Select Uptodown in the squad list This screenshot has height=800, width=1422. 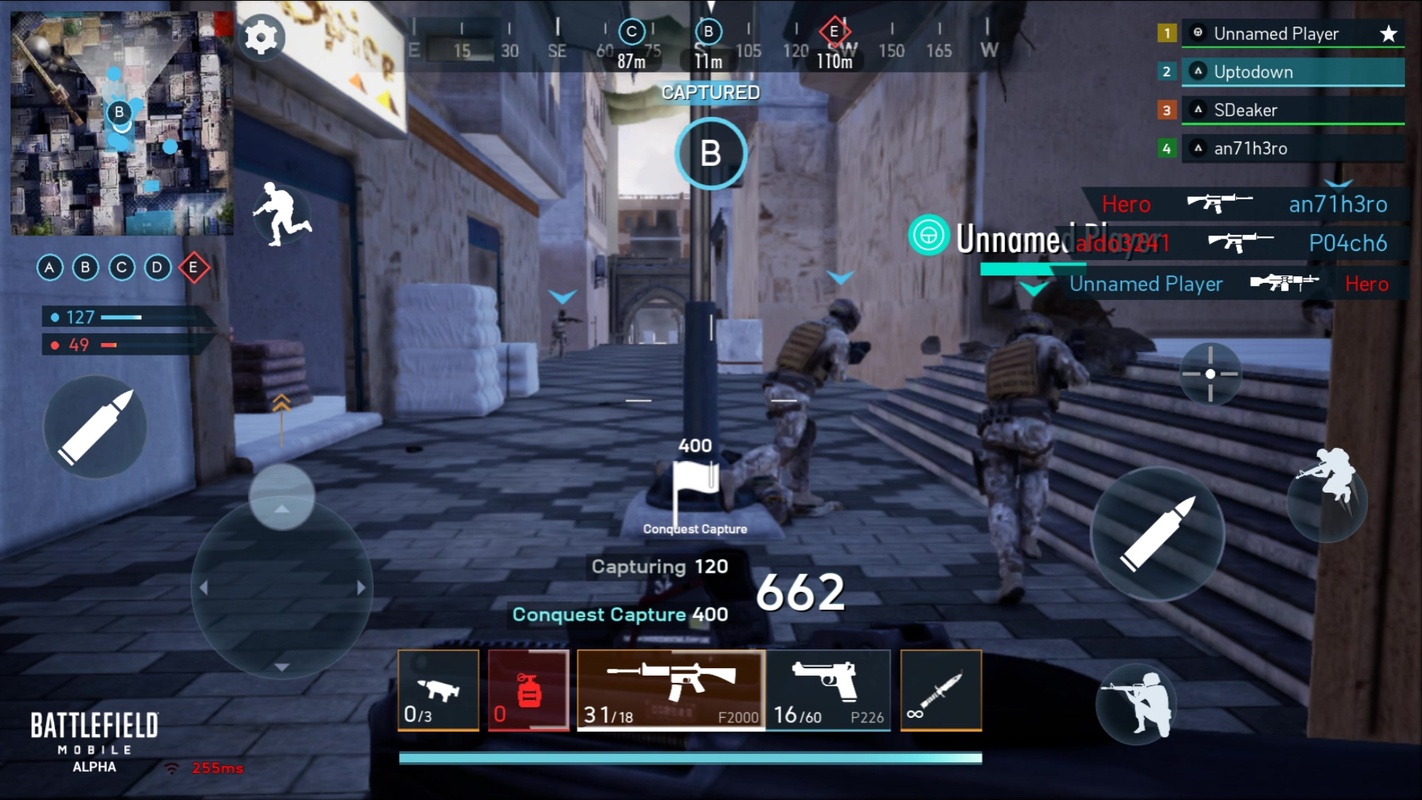pyautogui.click(x=1292, y=72)
